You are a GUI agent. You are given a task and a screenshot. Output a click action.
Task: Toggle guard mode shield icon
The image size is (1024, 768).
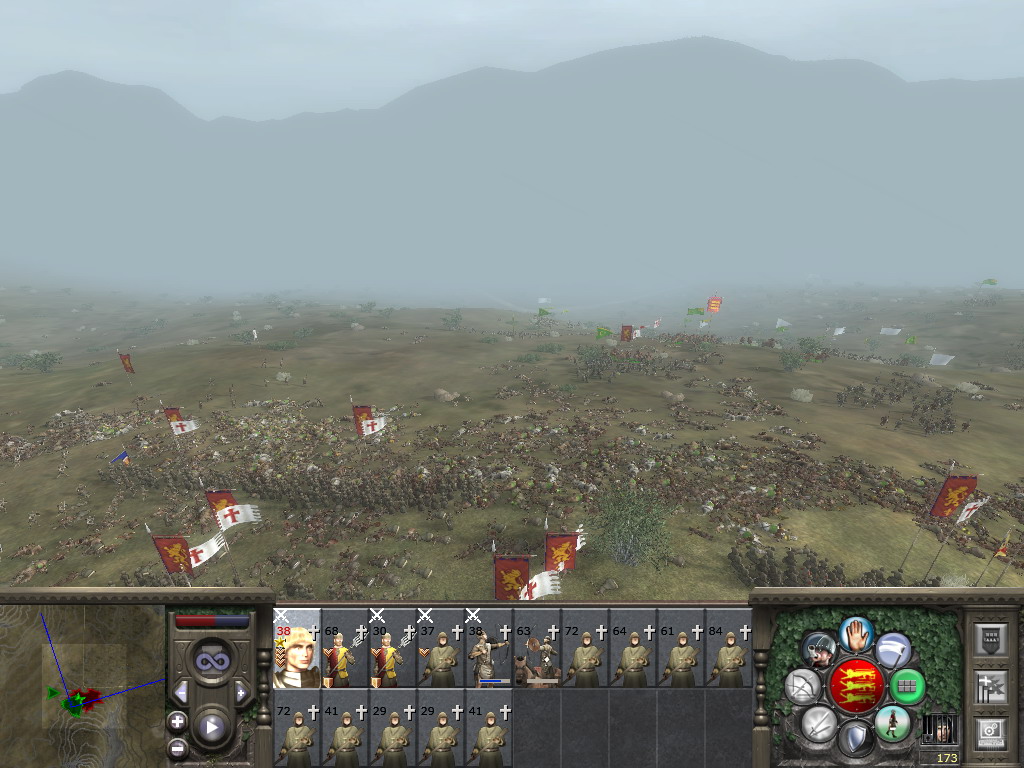pos(855,739)
